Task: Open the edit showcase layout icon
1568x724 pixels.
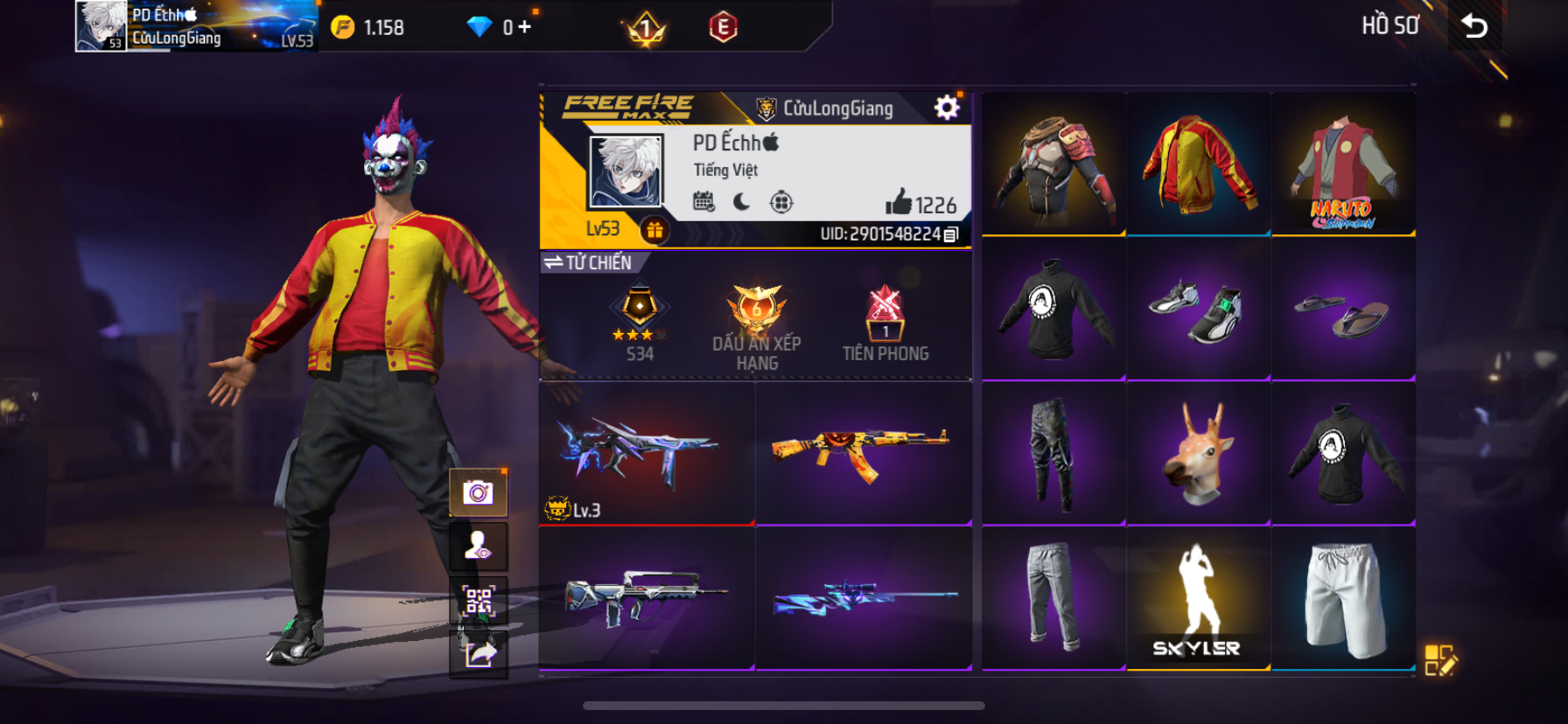Action: point(1439,661)
